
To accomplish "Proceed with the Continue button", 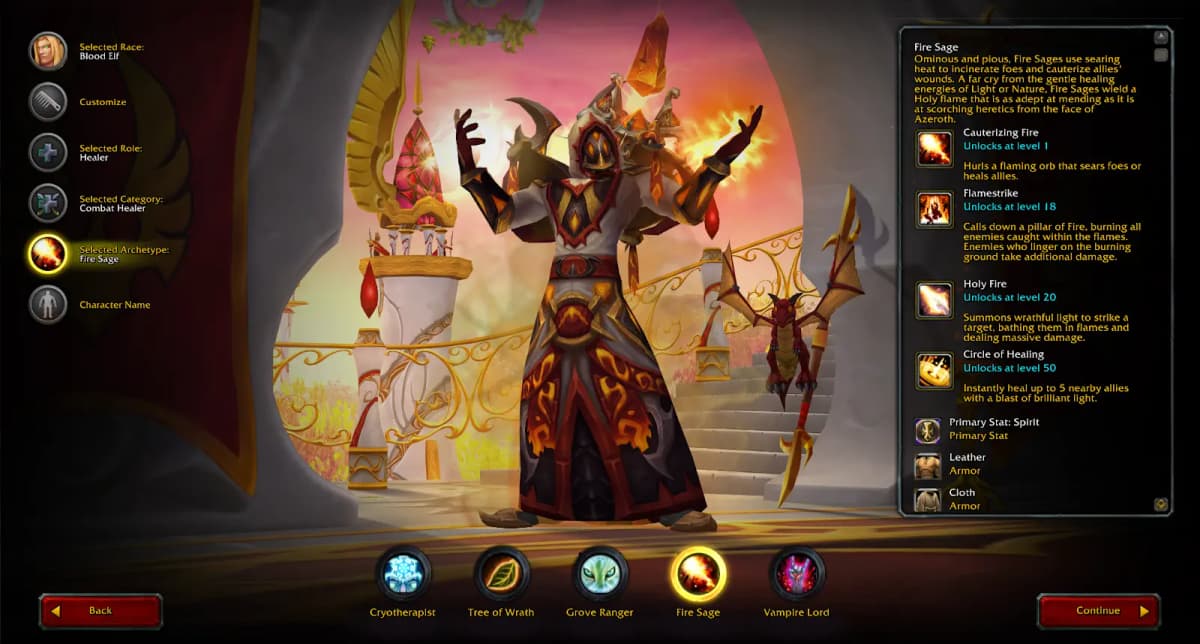I will [1098, 611].
